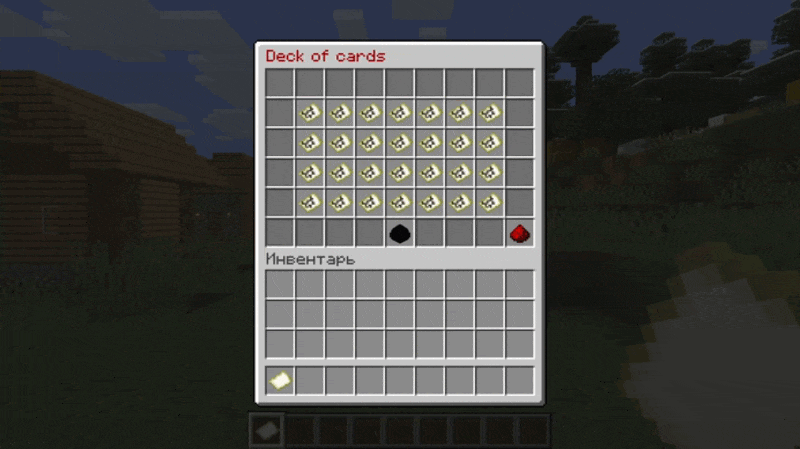Pick the red redstone item slot
Viewport: 800px width, 449px height.
click(x=519, y=233)
